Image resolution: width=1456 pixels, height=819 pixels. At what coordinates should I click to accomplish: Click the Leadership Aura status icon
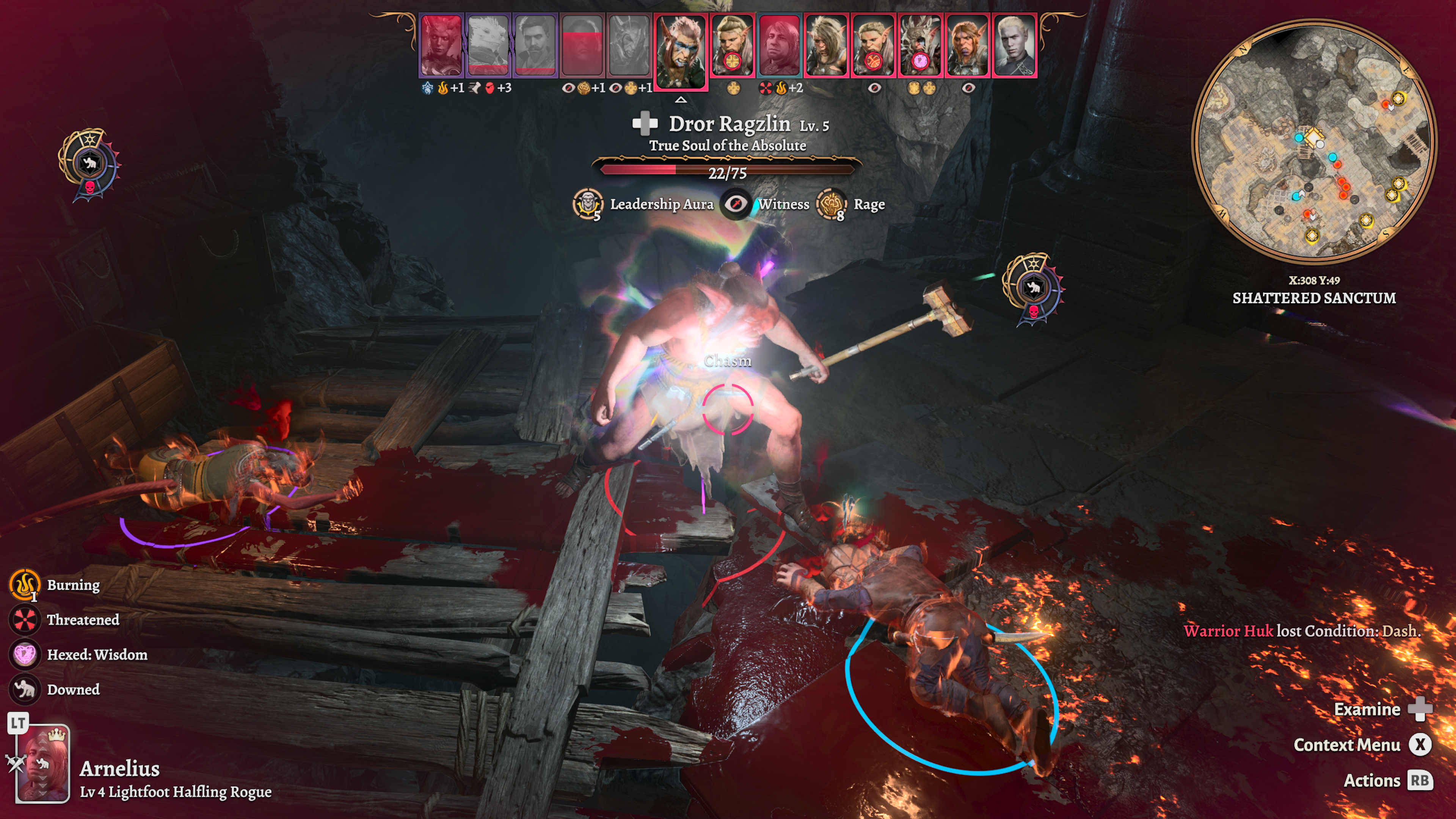[x=587, y=204]
